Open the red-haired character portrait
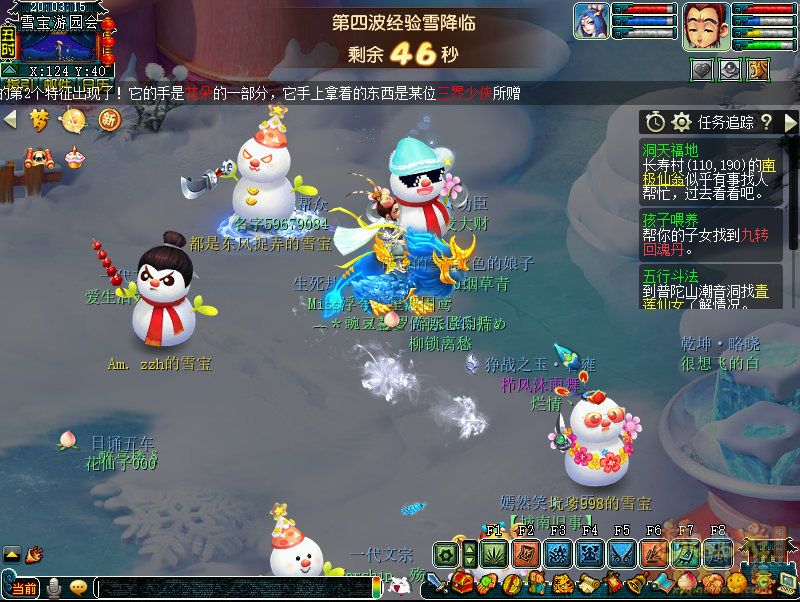800x602 pixels. click(x=703, y=25)
